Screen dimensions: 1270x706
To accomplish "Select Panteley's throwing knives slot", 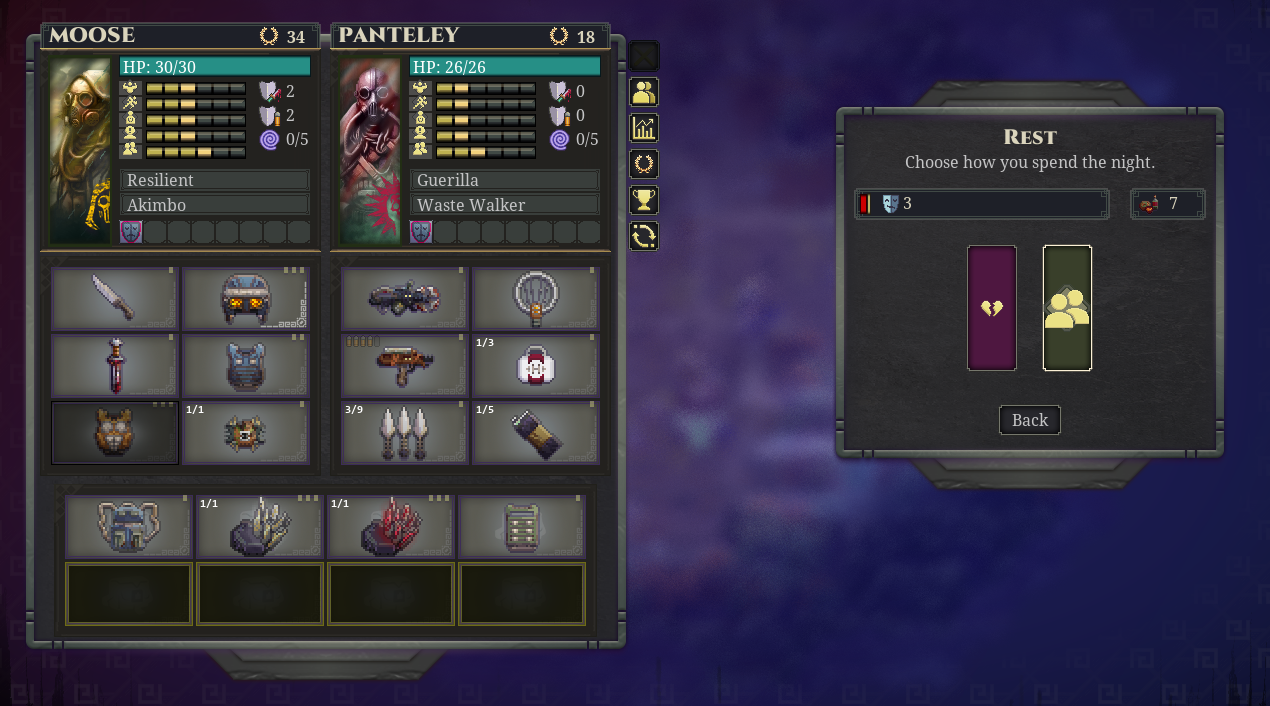I will tap(404, 432).
